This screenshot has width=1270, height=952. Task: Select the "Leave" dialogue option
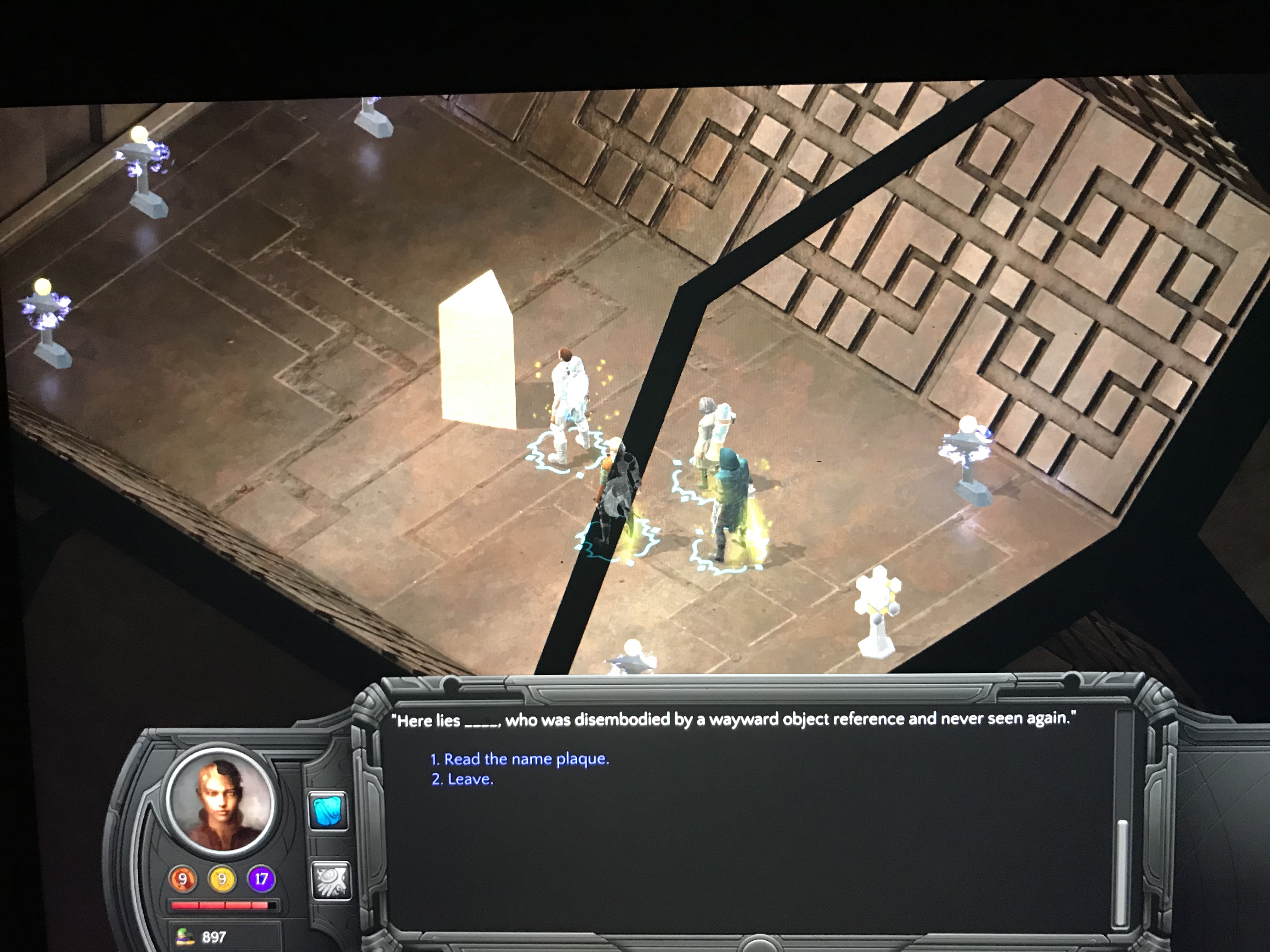pos(463,779)
